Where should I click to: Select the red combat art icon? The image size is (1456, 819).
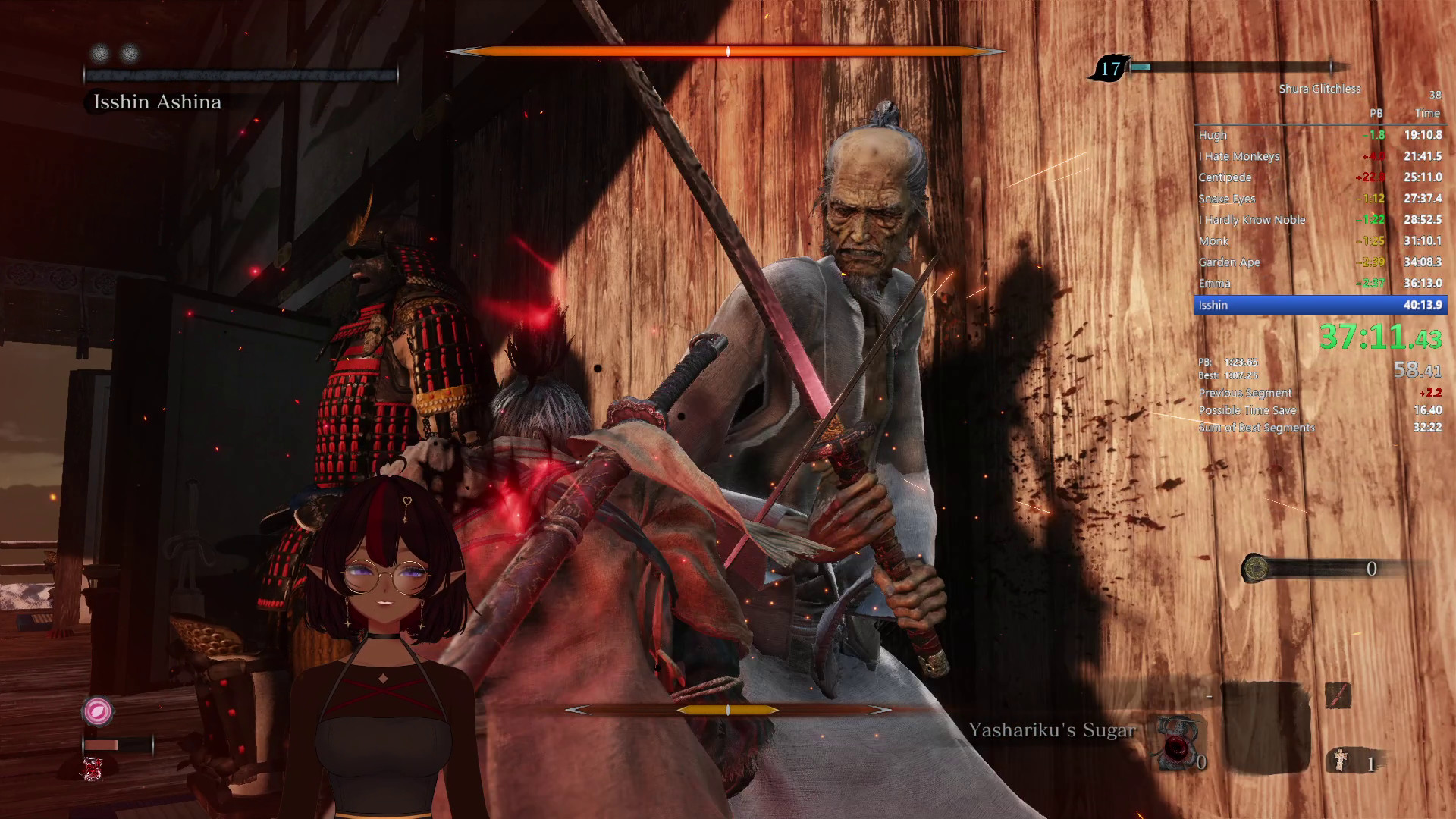pyautogui.click(x=1338, y=695)
